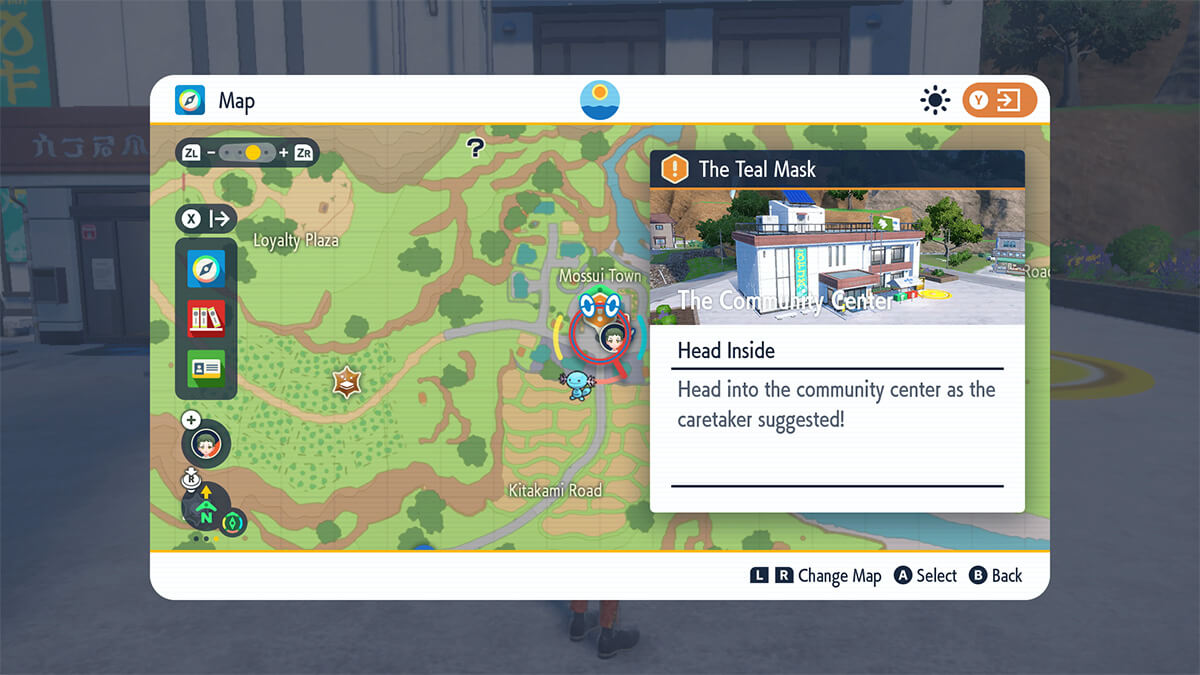1200x675 pixels.
Task: Select the blue compass Map app icon
Action: click(206, 268)
